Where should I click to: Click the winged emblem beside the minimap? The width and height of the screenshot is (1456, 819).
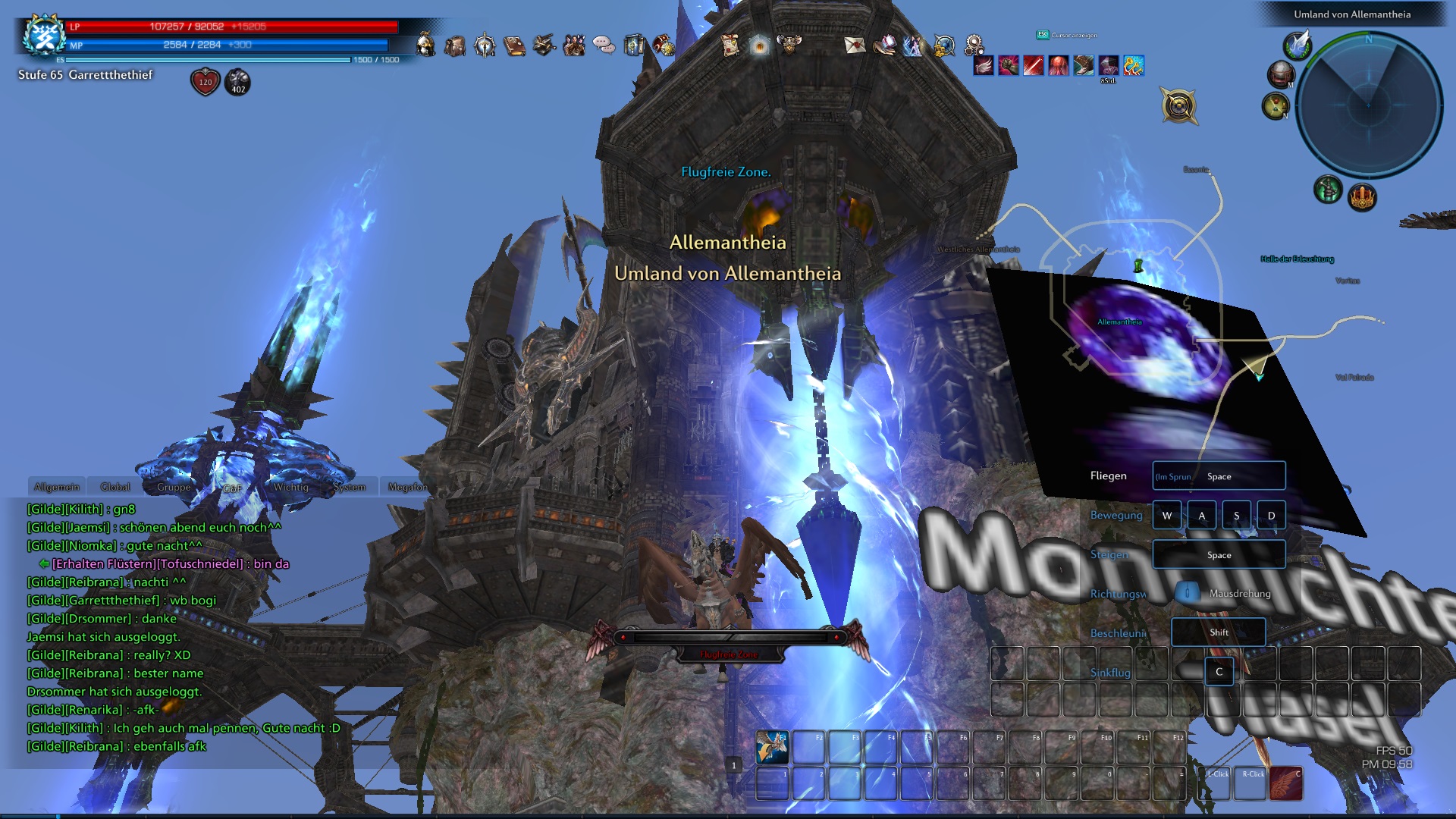point(1298,44)
